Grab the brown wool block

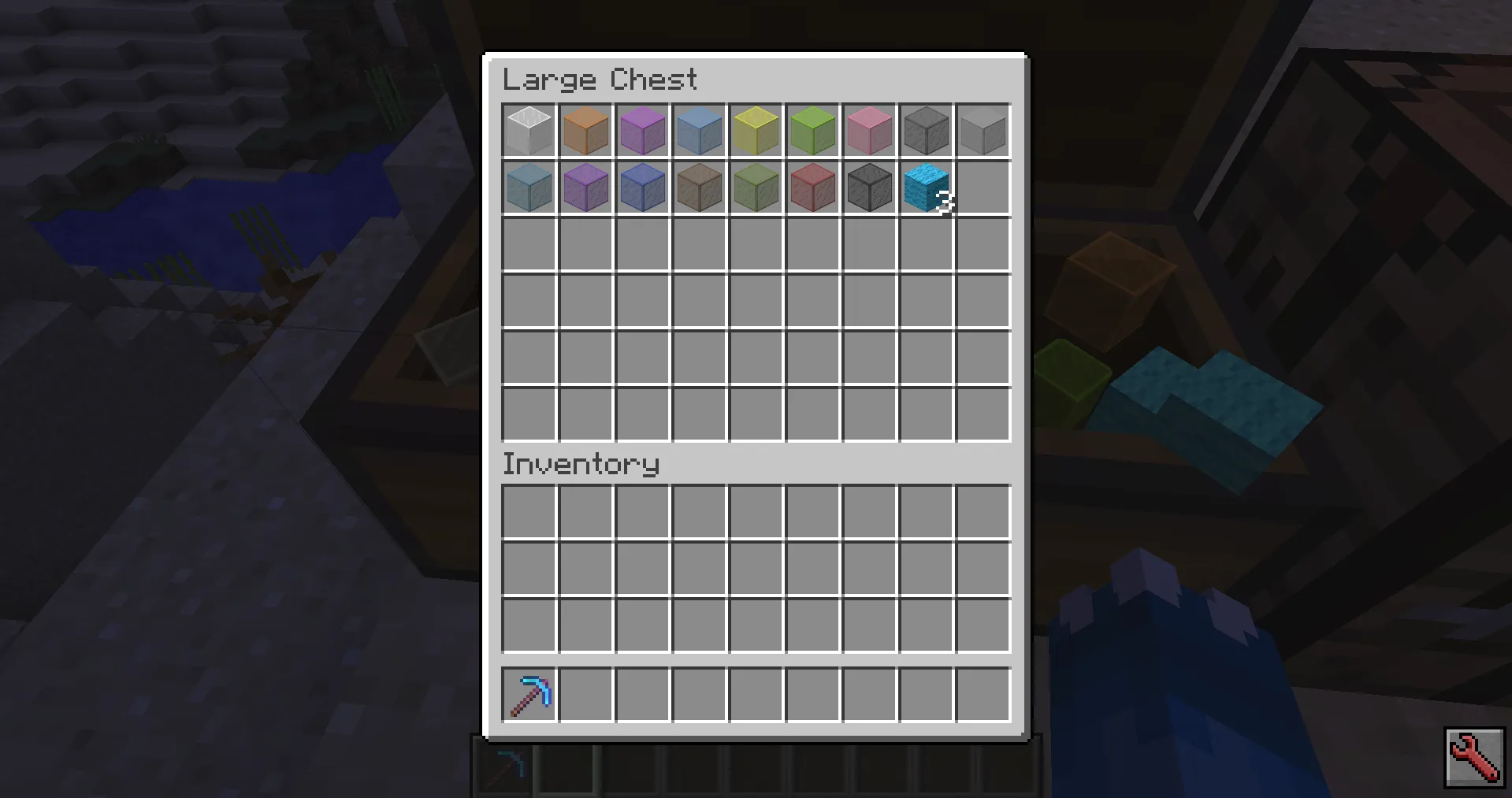698,187
